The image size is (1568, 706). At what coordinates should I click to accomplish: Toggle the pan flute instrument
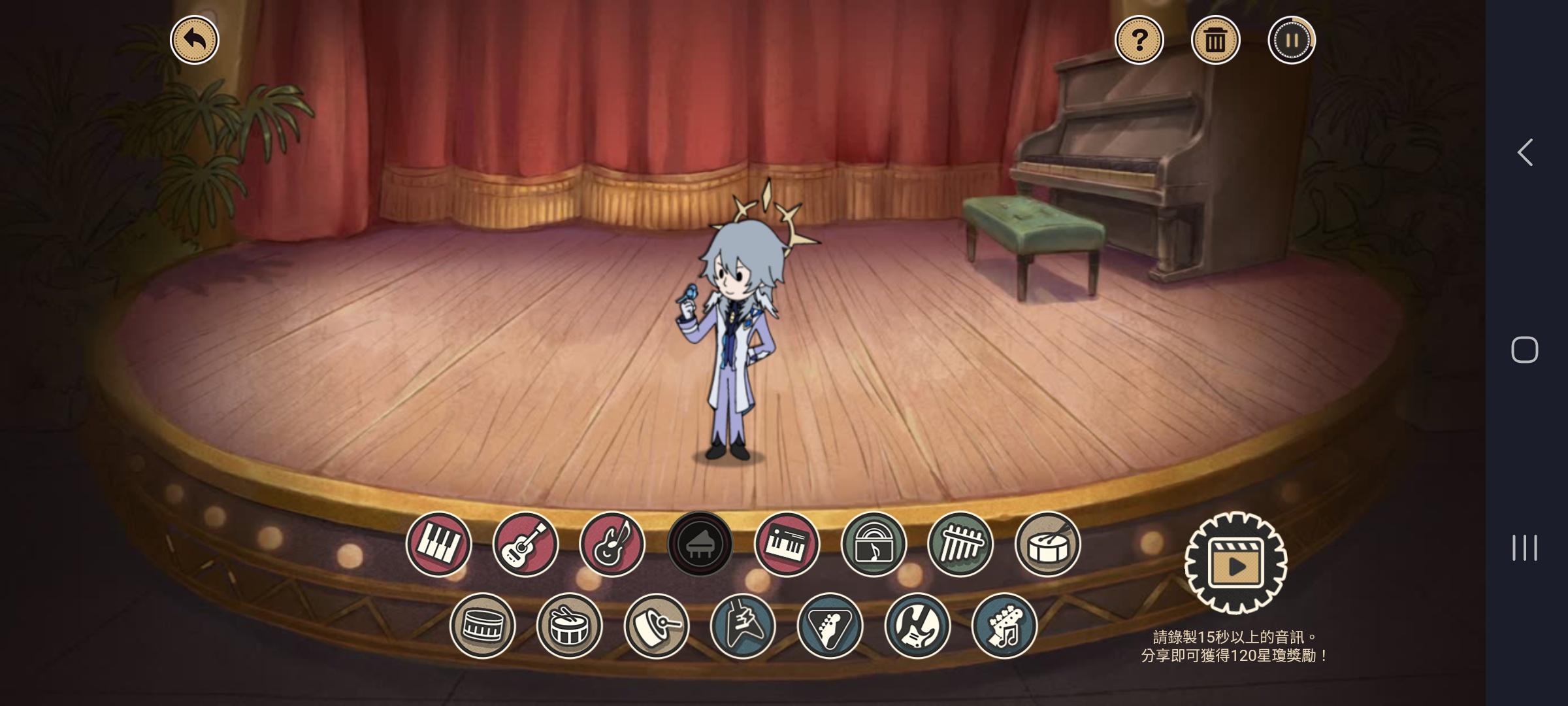click(960, 544)
